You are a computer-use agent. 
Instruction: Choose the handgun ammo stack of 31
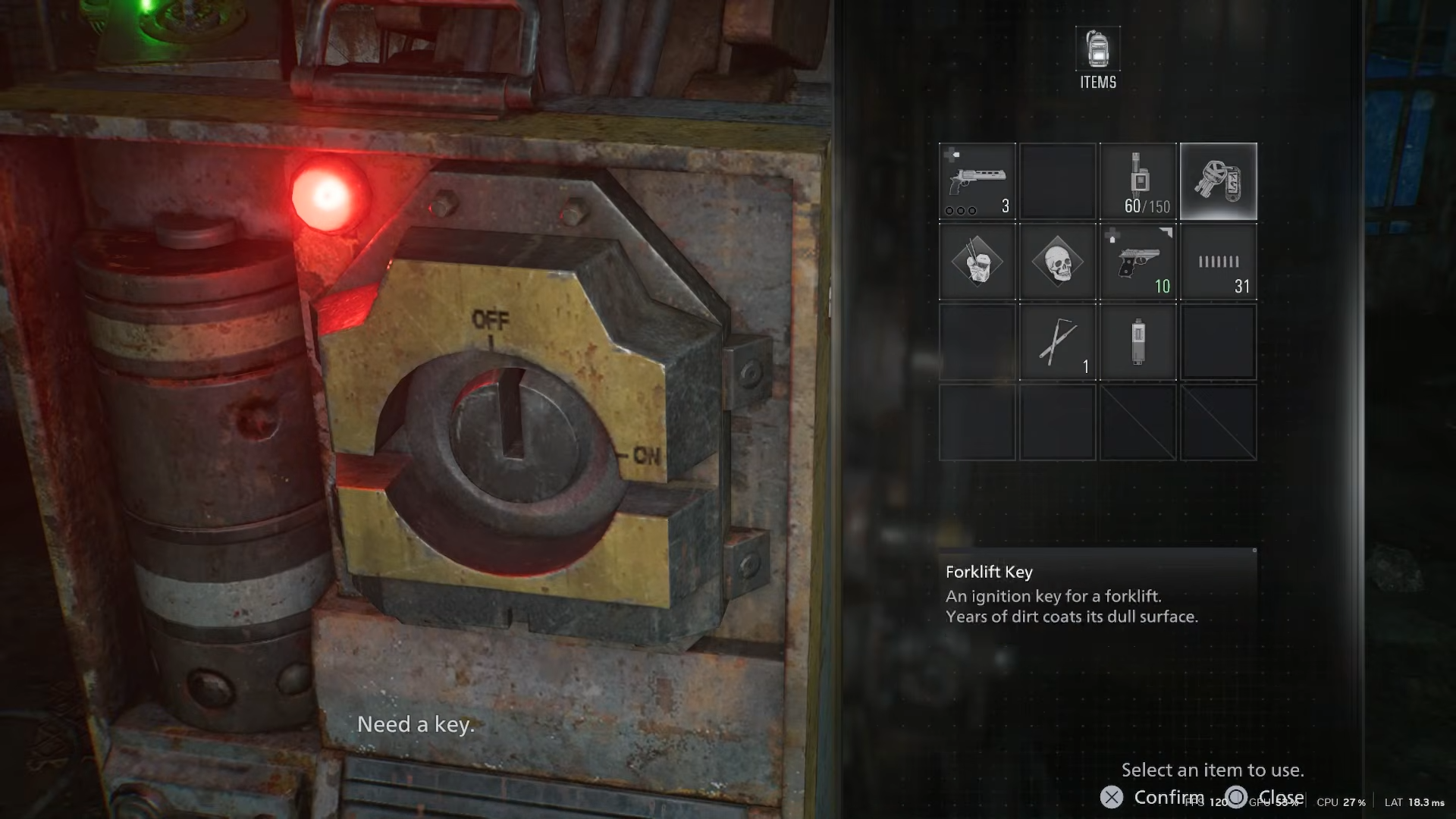pos(1218,262)
